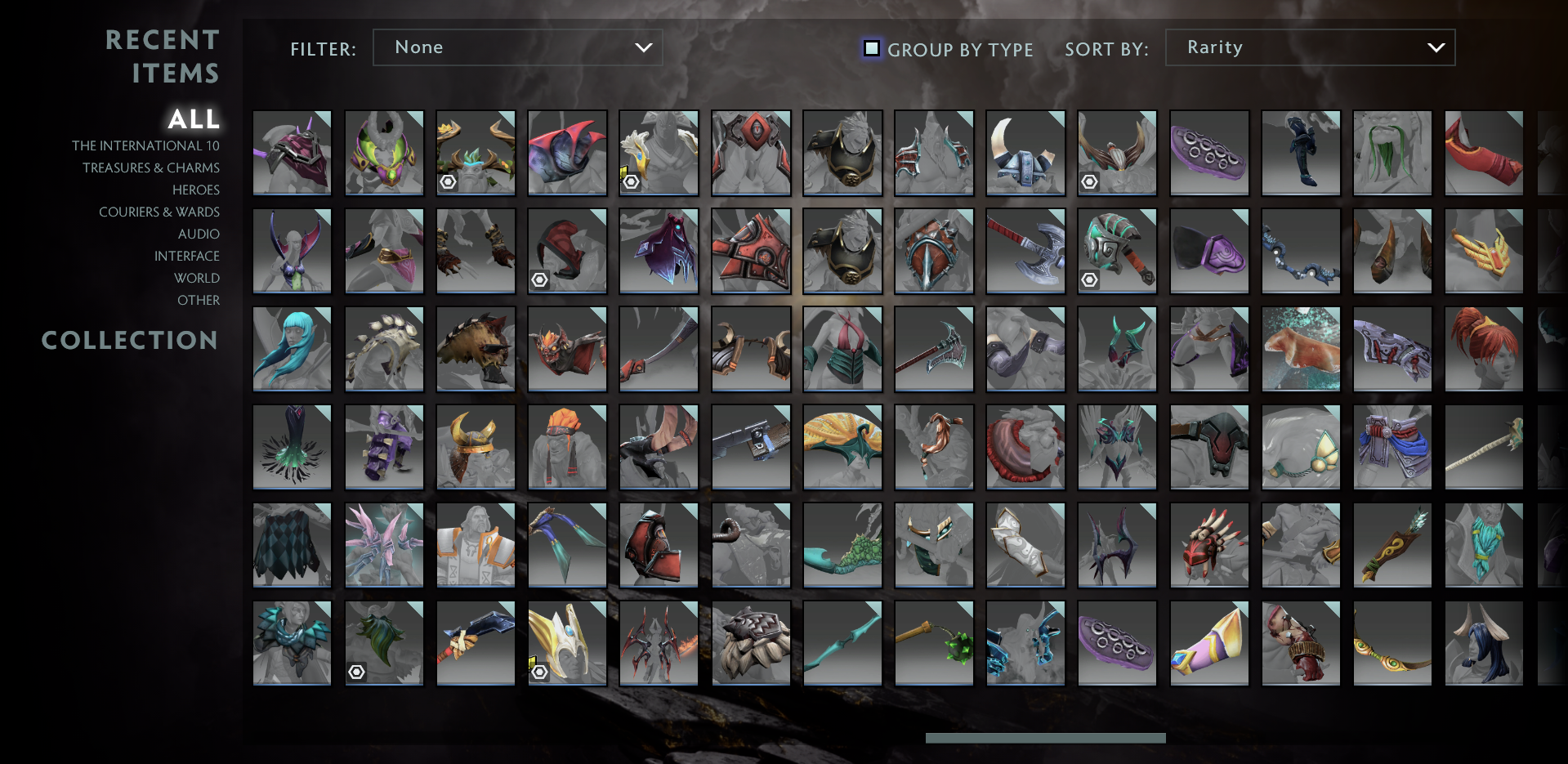1568x764 pixels.
Task: Open the Filter dropdown showing None
Action: (517, 47)
